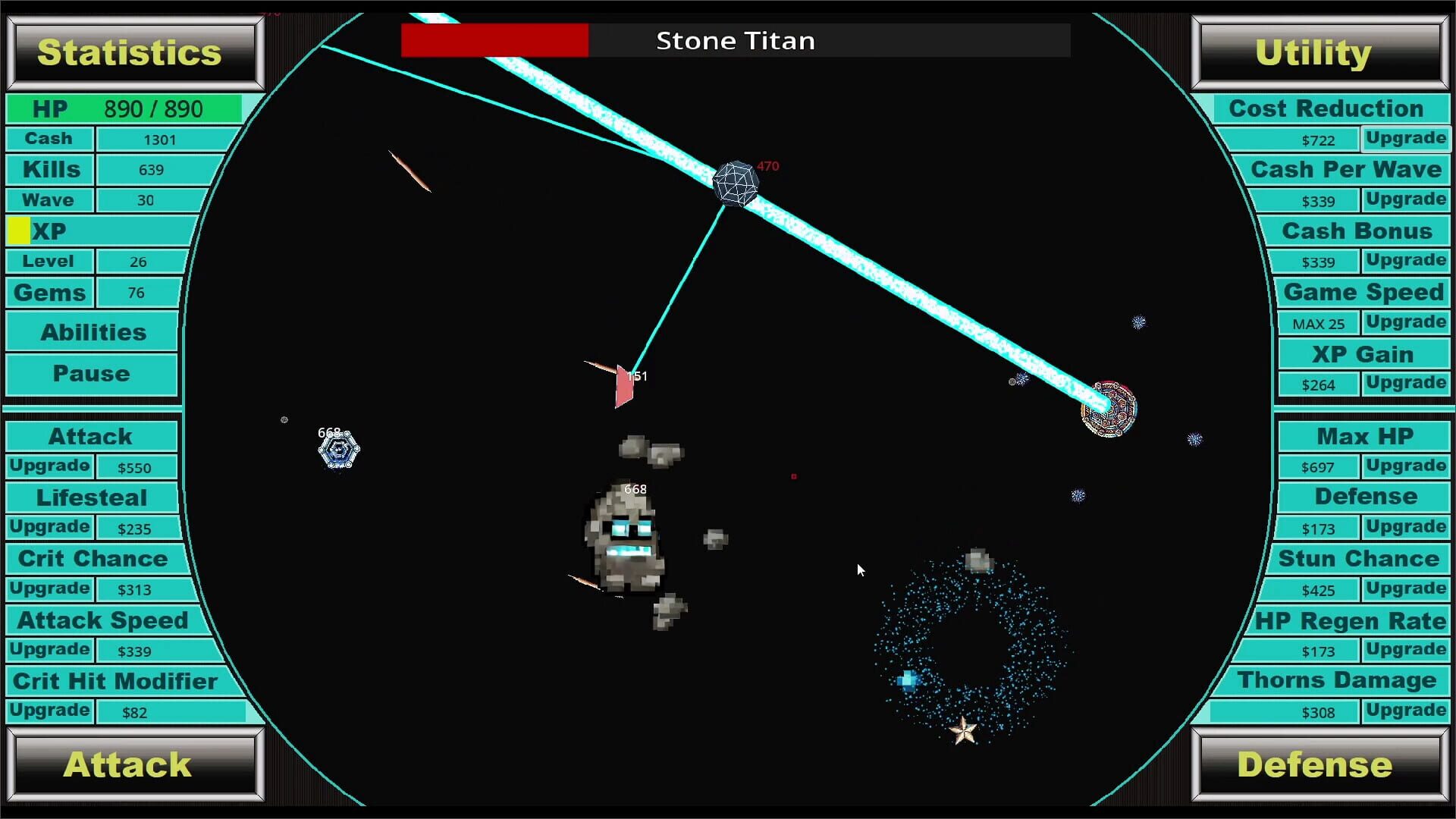Screen dimensions: 1456x819
Task: Upgrade Cost Reduction for $722
Action: [1405, 138]
